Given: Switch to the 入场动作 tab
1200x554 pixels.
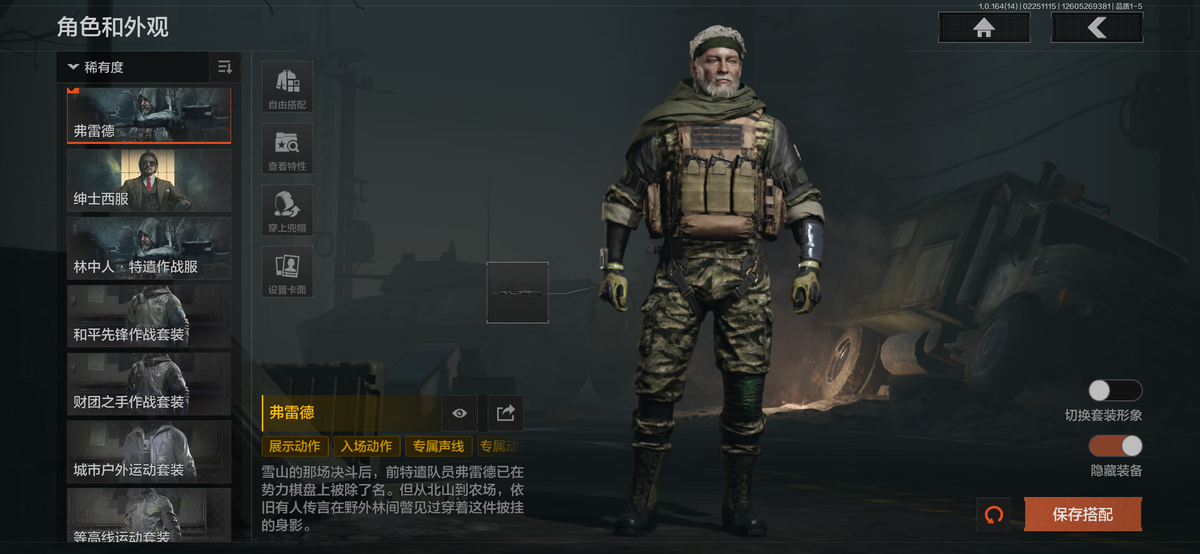Looking at the screenshot, I should coord(365,446).
